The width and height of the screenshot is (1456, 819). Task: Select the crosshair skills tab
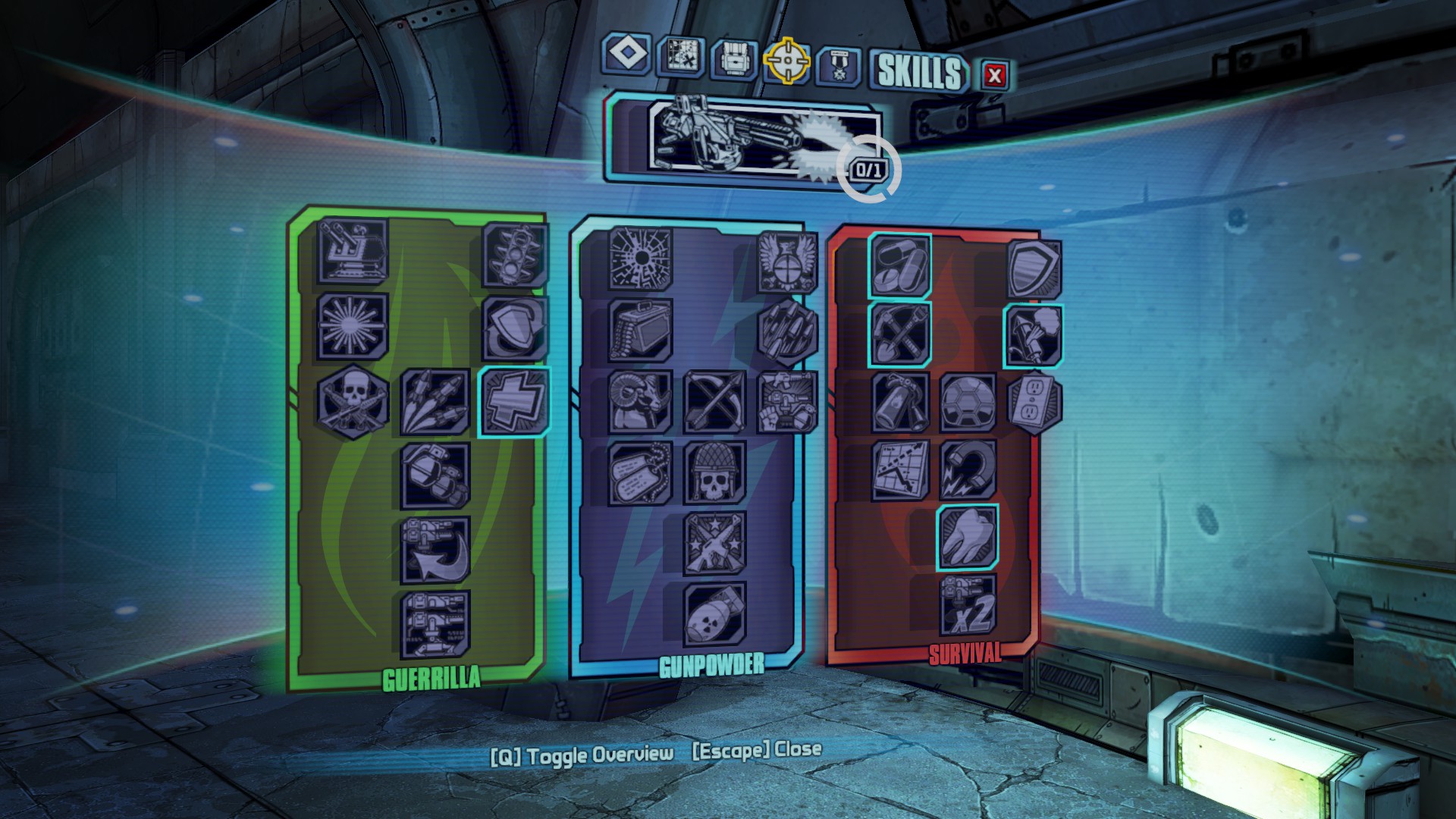coord(786,60)
